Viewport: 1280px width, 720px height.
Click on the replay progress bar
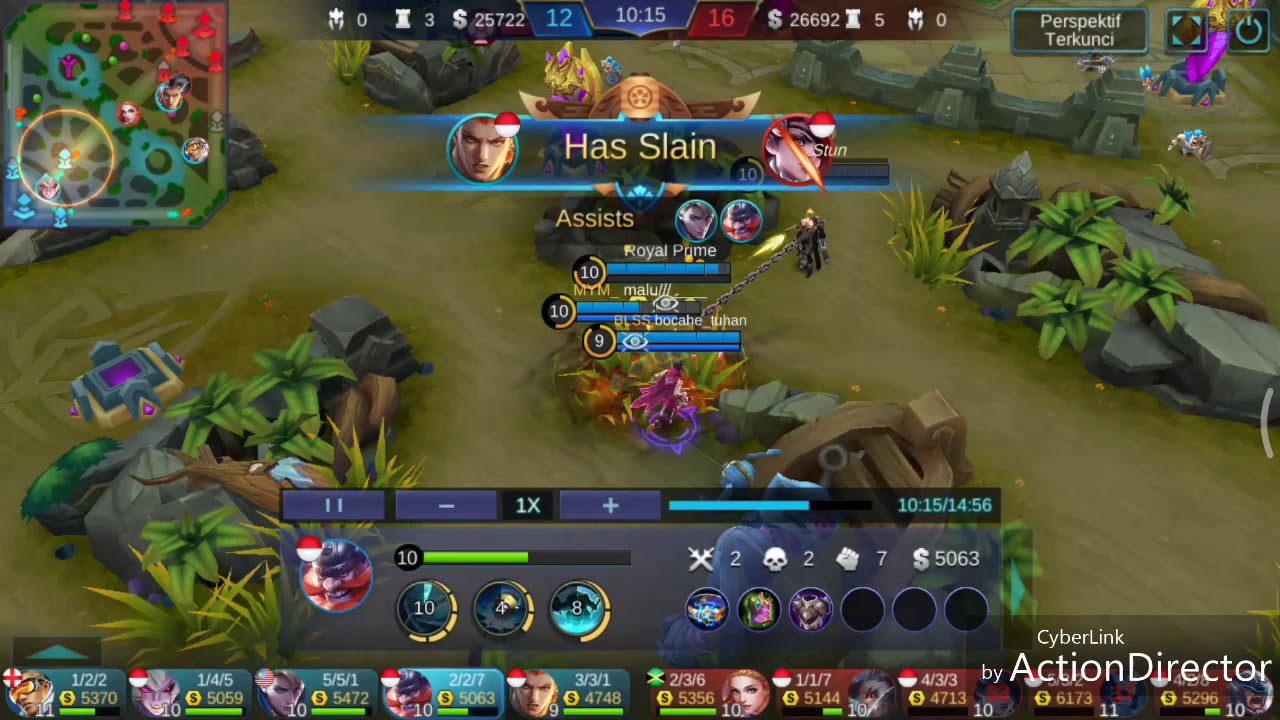770,506
